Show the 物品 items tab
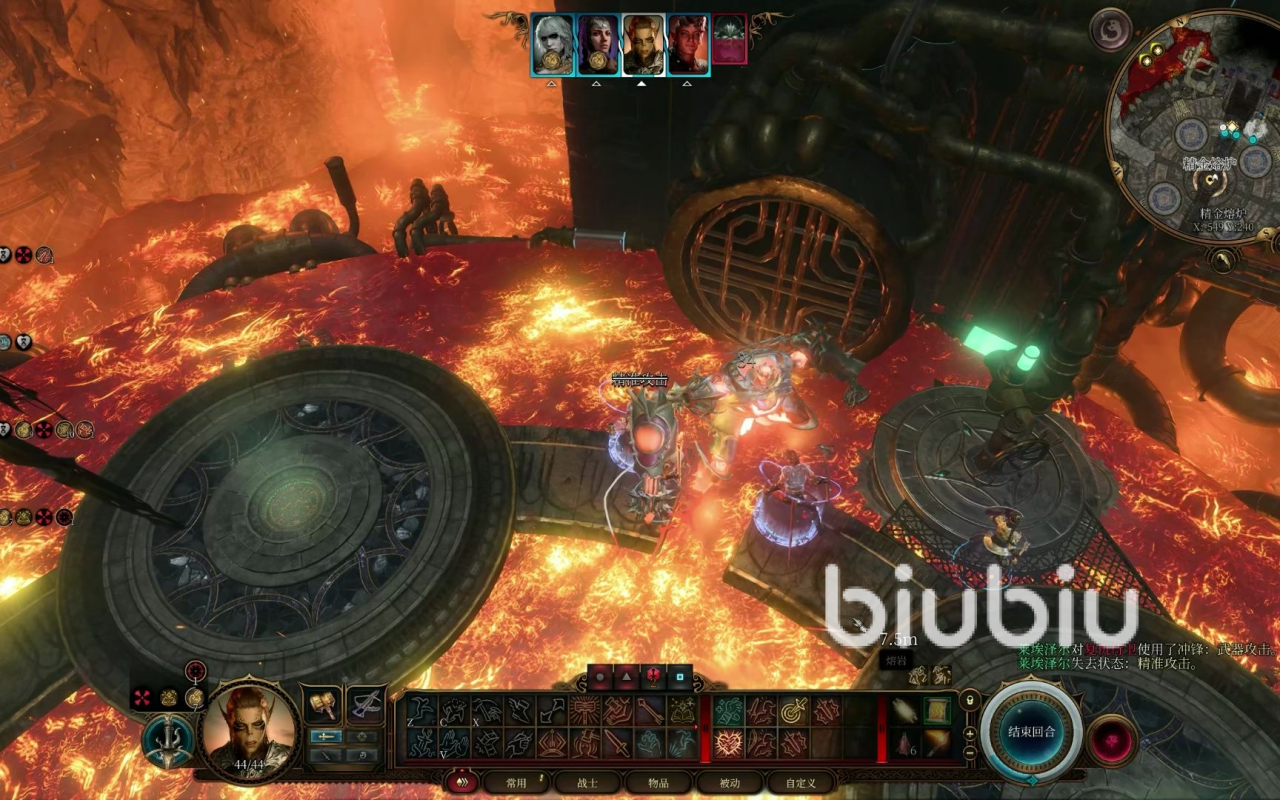This screenshot has width=1280, height=800. point(658,783)
